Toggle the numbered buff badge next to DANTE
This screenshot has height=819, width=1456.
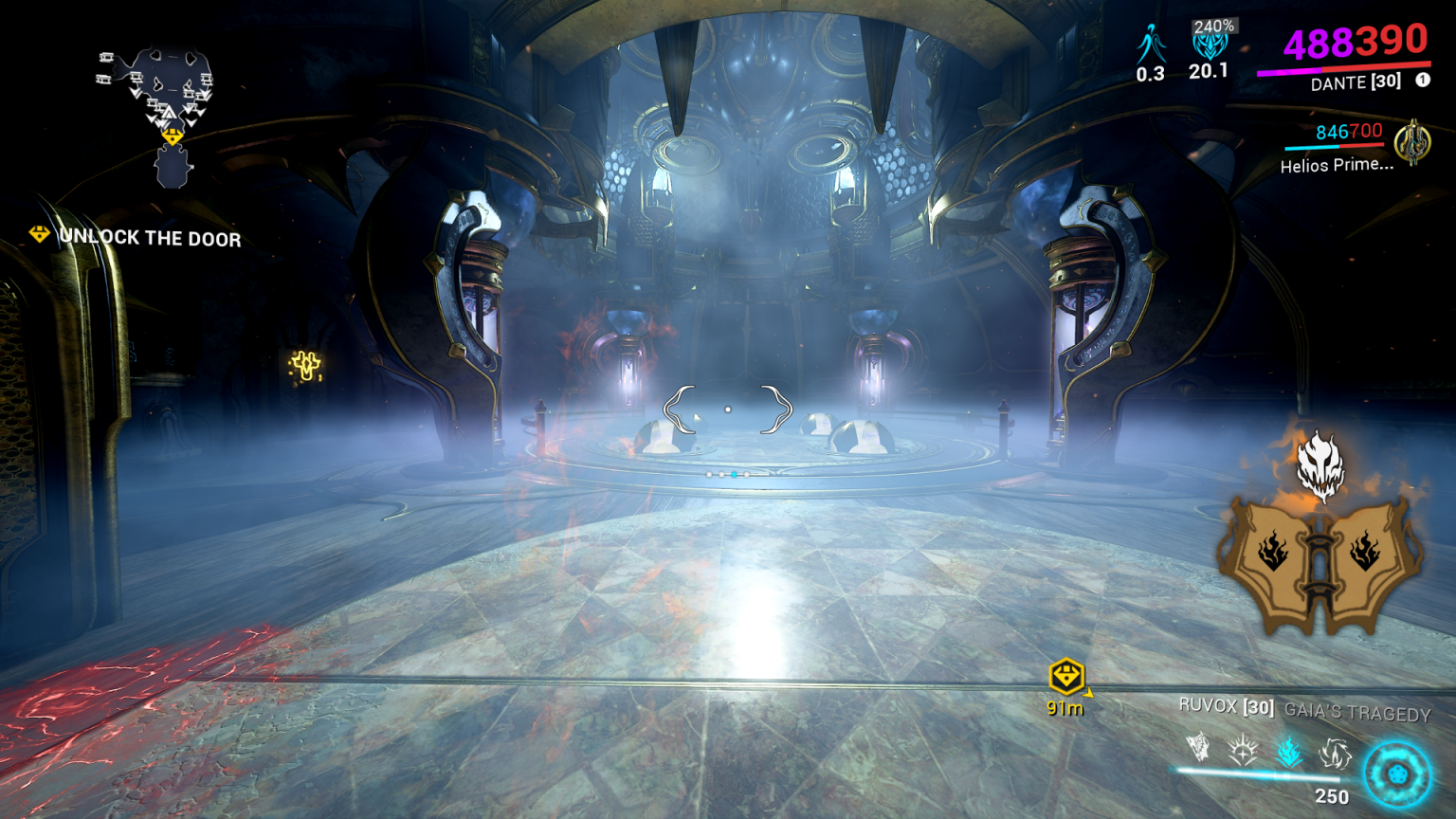(1422, 81)
